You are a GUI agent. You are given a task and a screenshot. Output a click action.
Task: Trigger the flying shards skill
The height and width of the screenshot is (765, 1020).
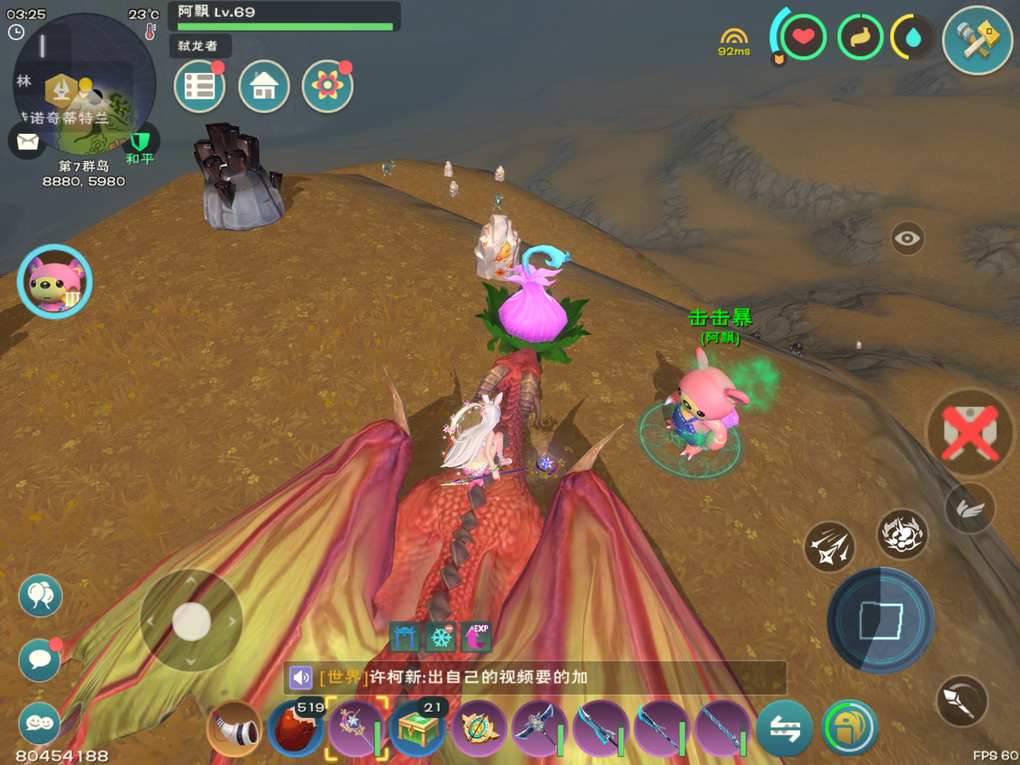829,546
